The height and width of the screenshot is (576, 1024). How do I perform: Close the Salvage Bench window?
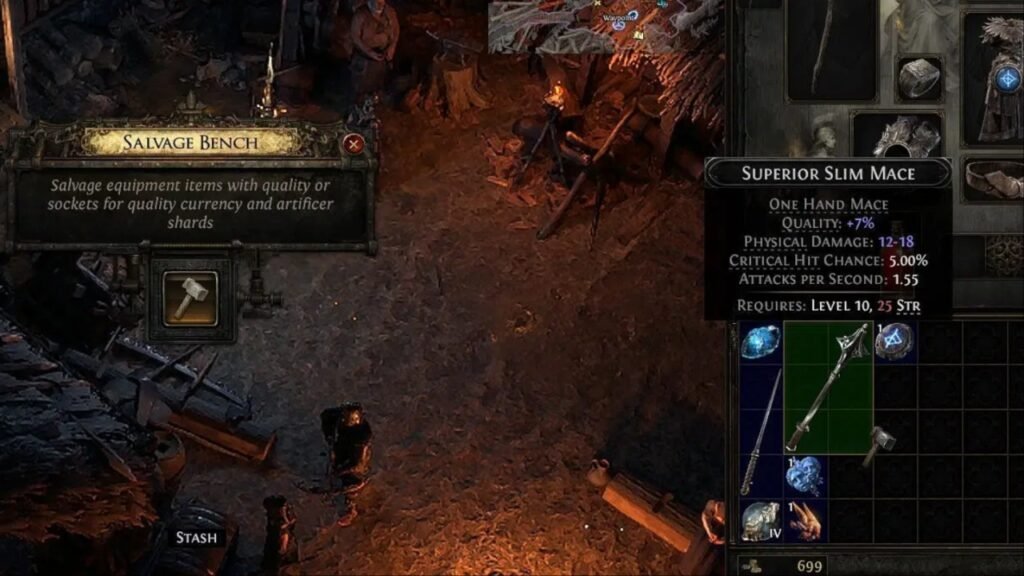point(353,144)
